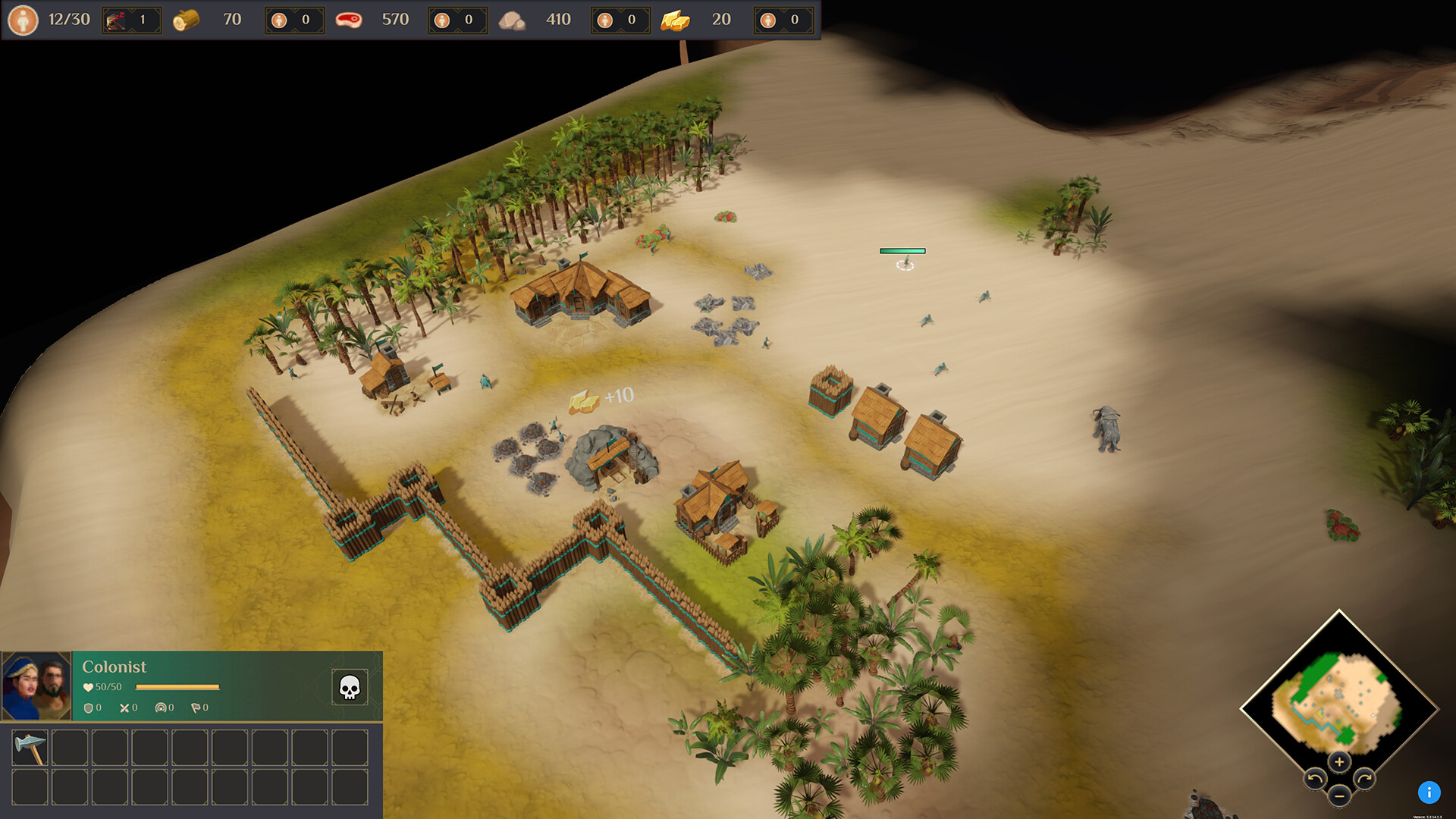Image resolution: width=1456 pixels, height=819 pixels.
Task: Click the first coin sell field beside wood
Action: (294, 20)
